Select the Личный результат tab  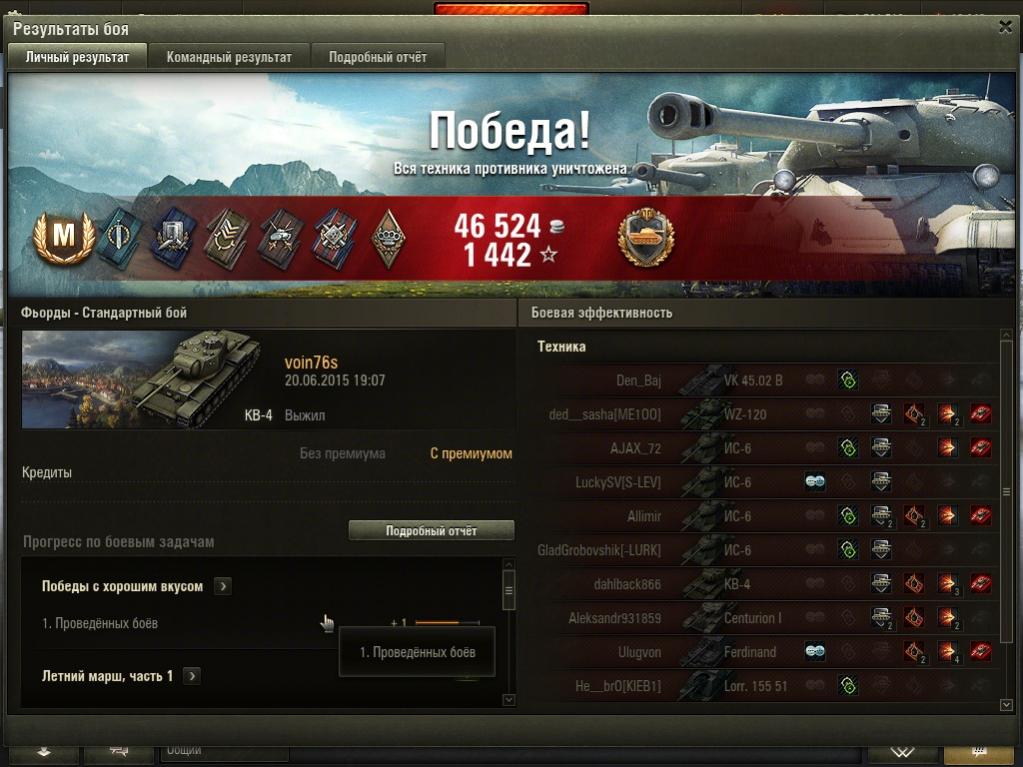click(x=77, y=57)
